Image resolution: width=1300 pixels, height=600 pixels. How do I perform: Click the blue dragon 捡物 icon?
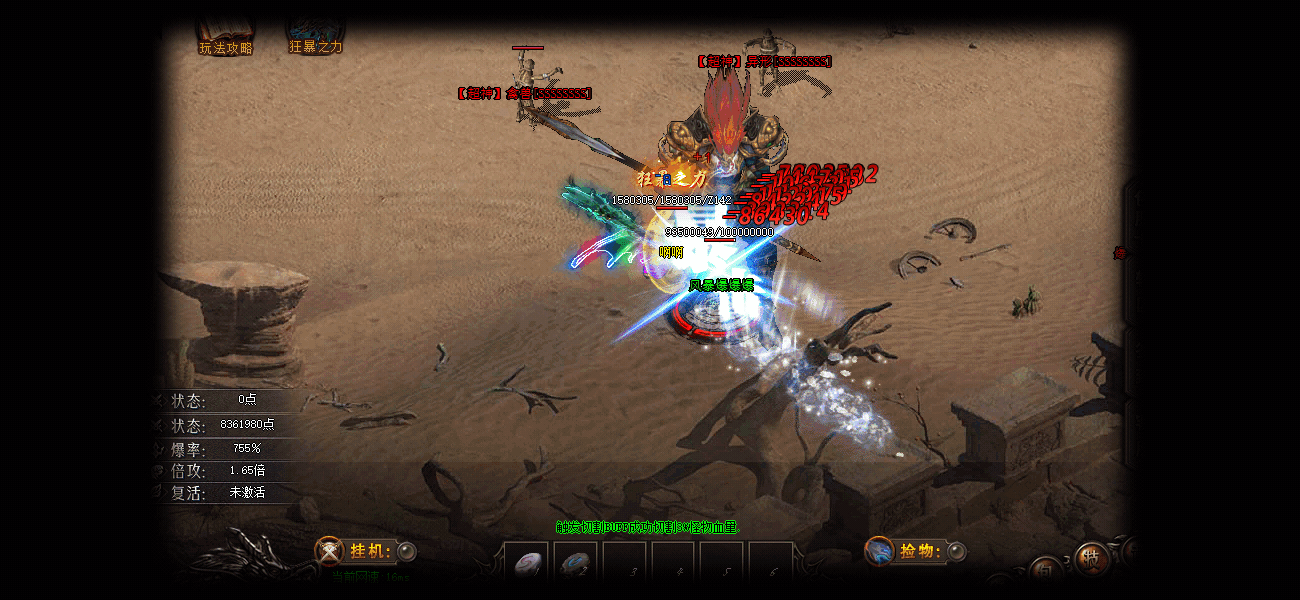(x=879, y=551)
